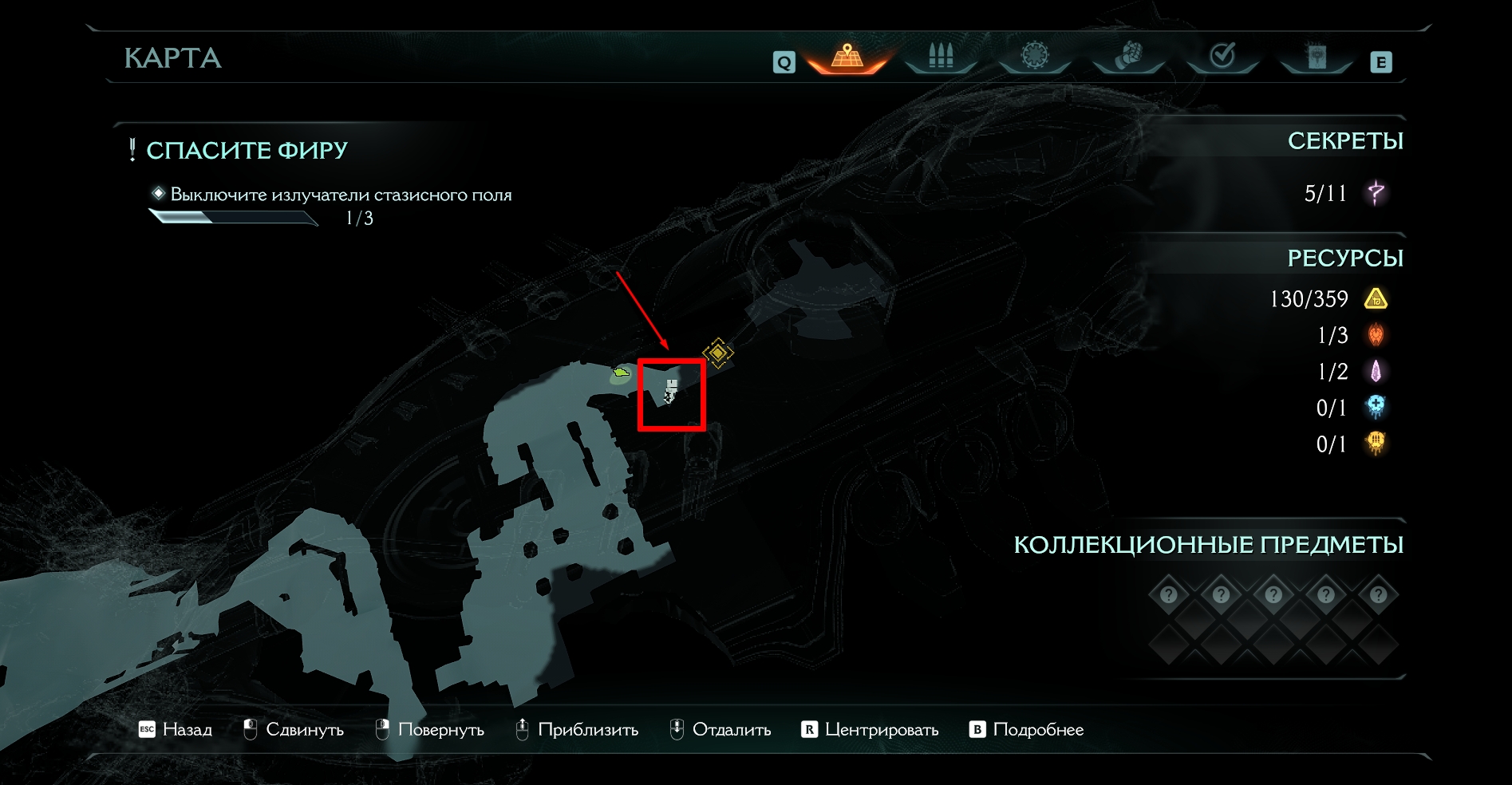
Task: Select the active map tab
Action: [x=847, y=57]
